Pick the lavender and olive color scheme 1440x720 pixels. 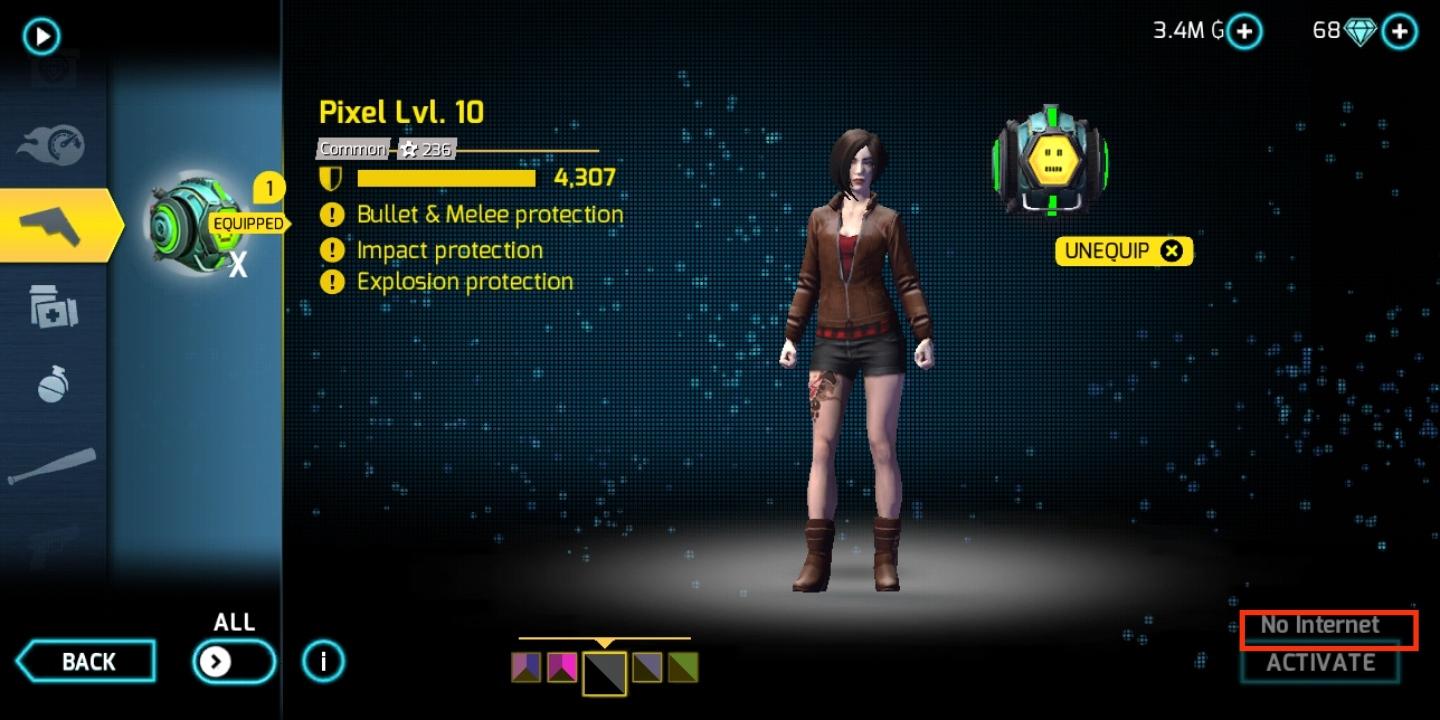pos(647,667)
